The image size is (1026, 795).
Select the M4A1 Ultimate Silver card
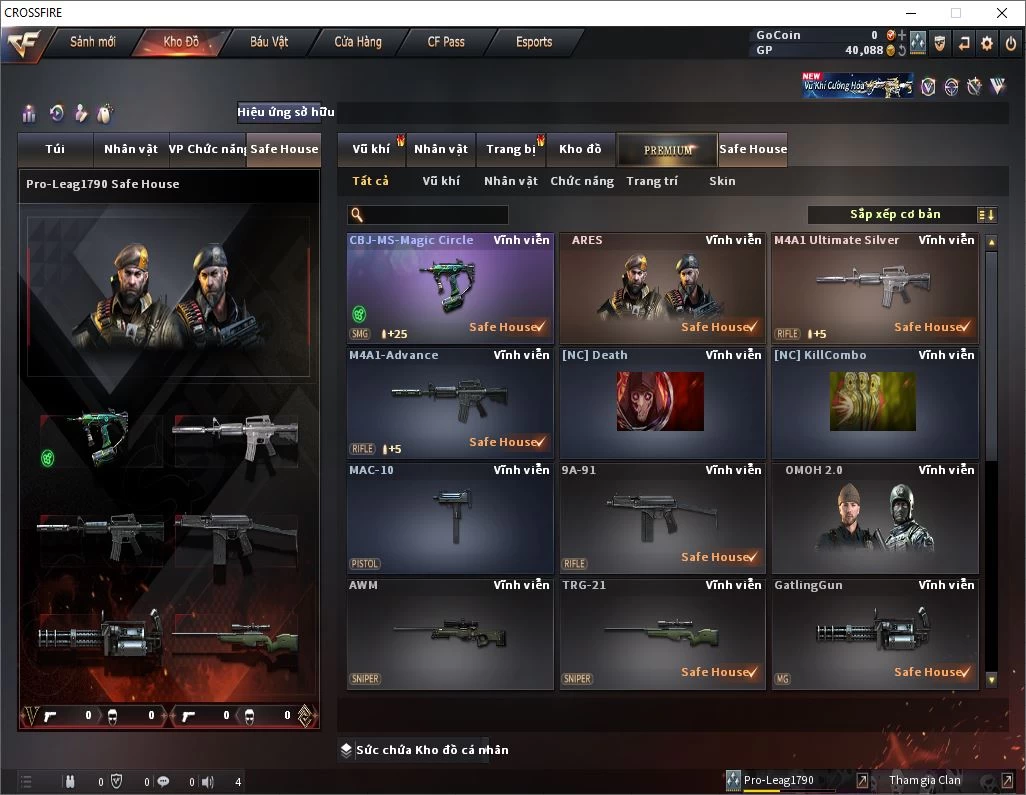point(874,288)
